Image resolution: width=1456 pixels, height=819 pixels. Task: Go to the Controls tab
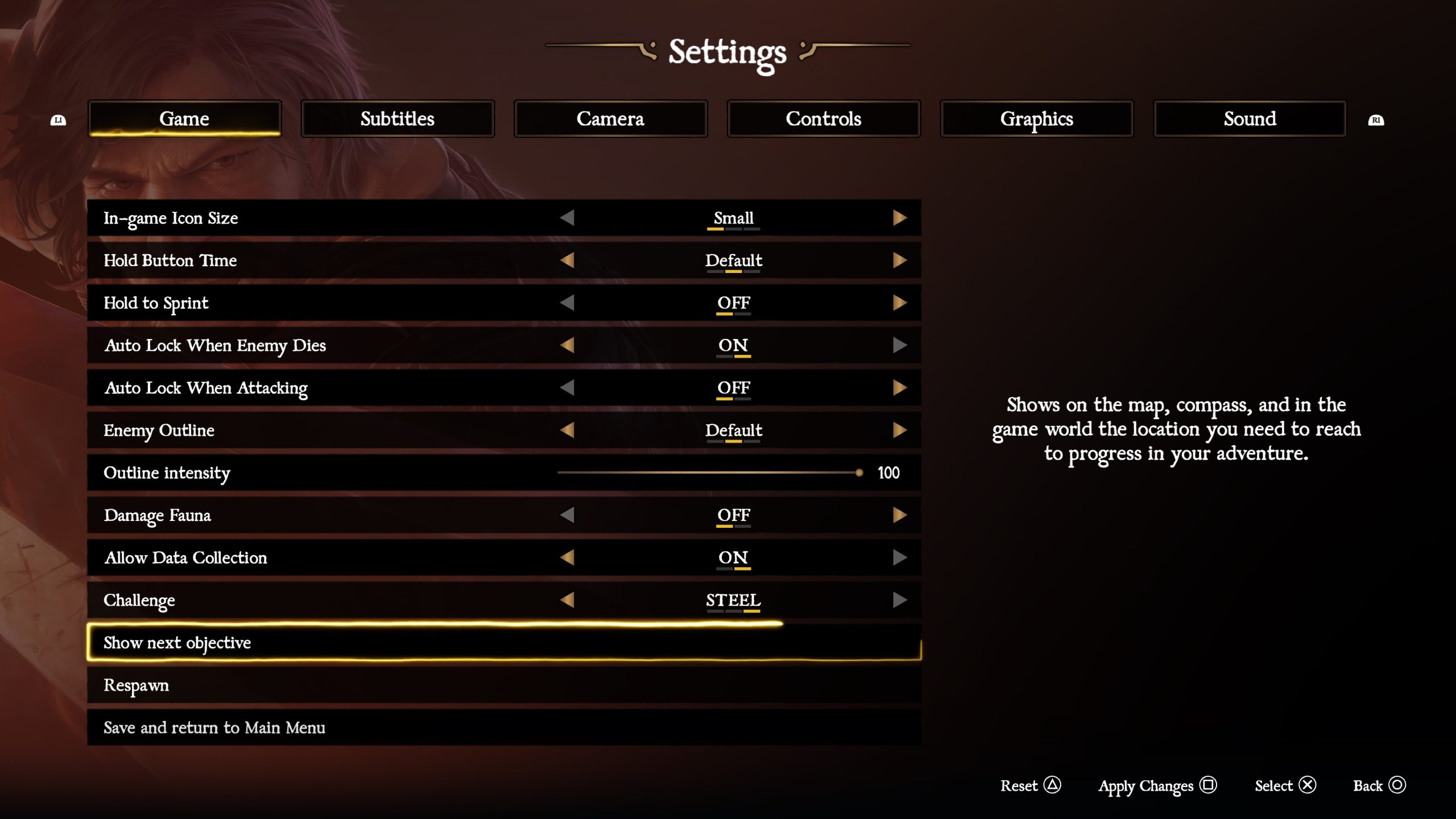click(x=823, y=119)
